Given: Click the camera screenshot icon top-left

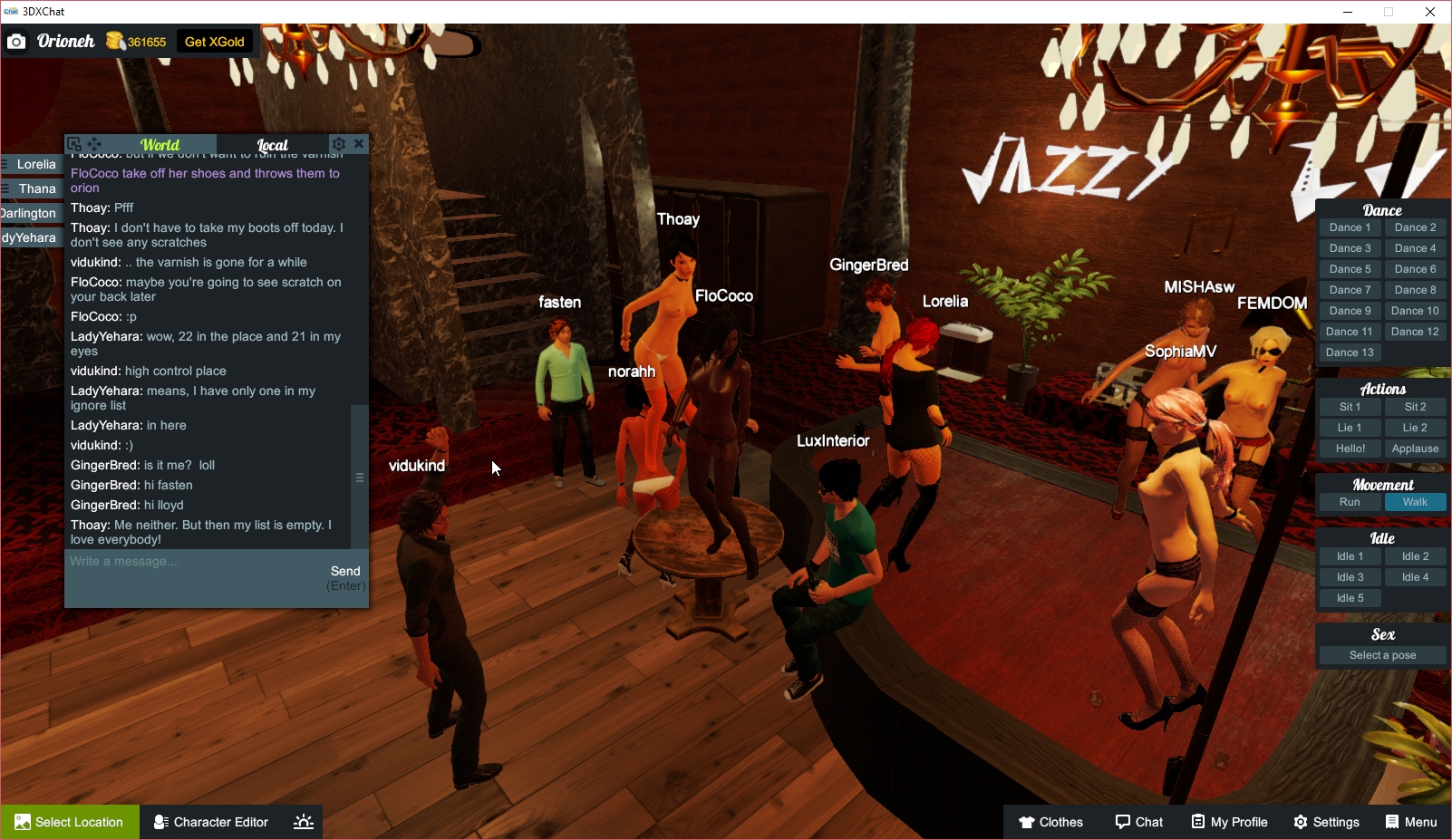Looking at the screenshot, I should click(x=16, y=41).
